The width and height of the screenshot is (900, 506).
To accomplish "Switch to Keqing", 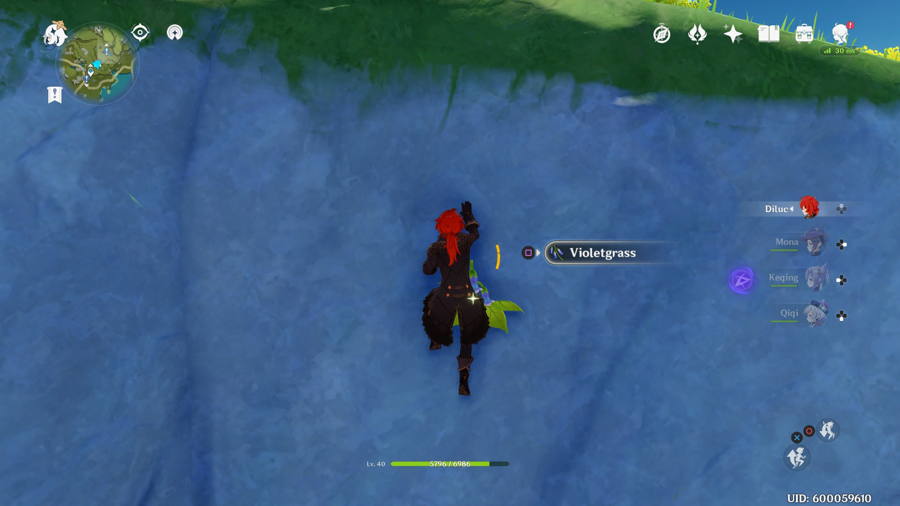I will pos(816,277).
